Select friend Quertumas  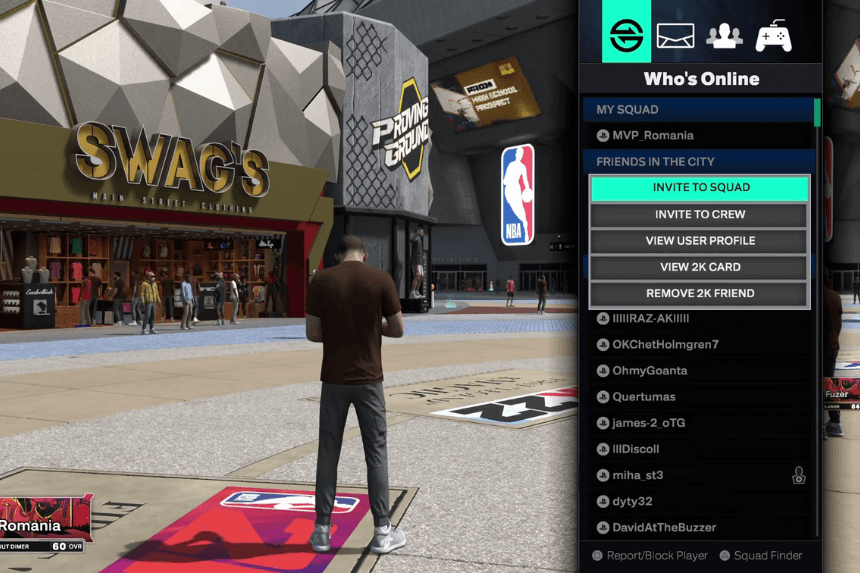(644, 397)
